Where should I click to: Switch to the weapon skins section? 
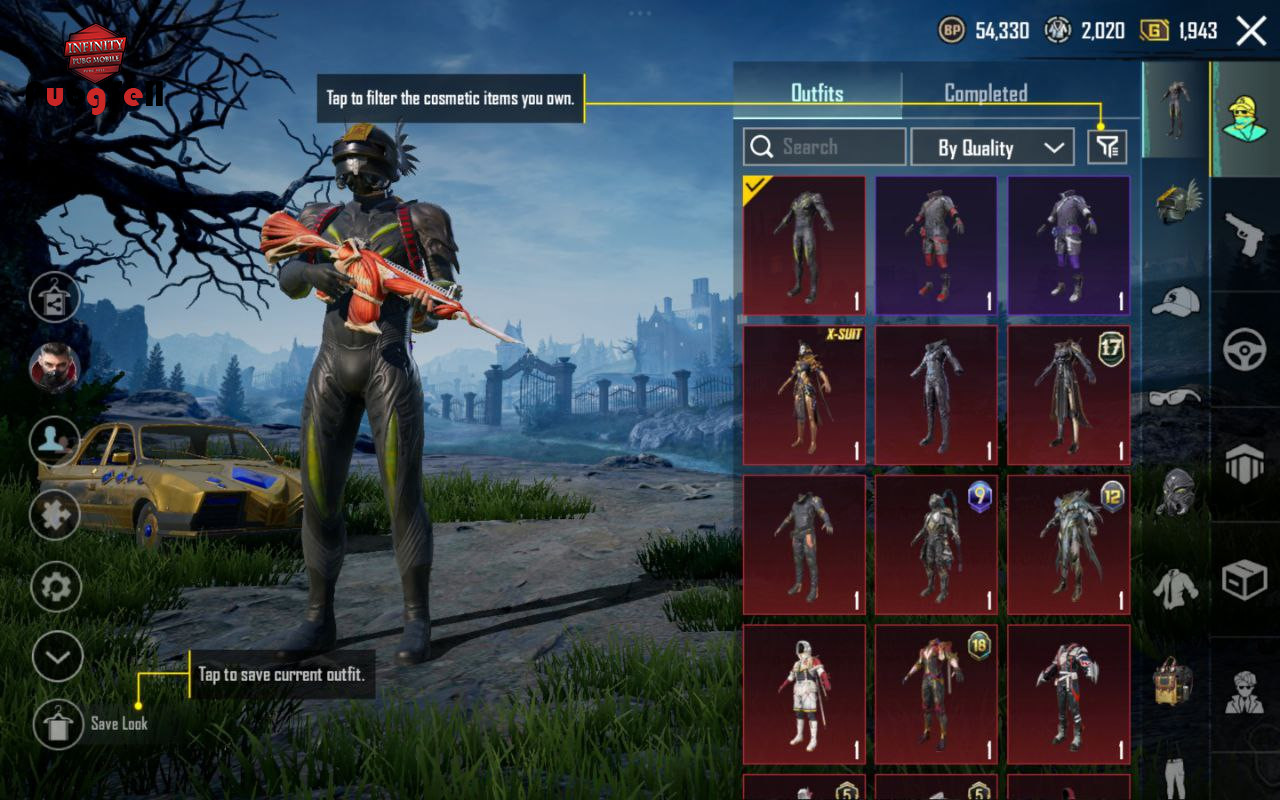coord(1245,235)
